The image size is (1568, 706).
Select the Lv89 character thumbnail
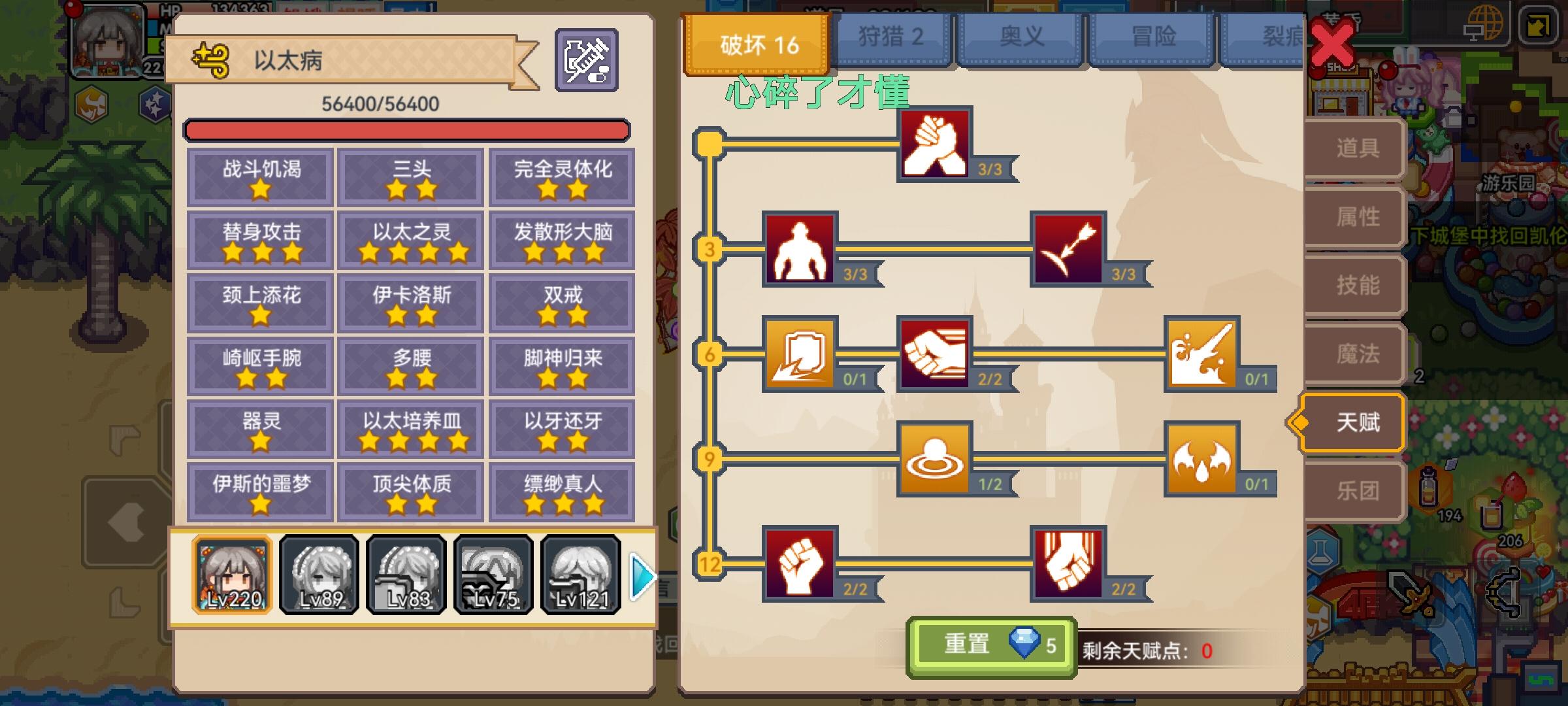tap(318, 575)
